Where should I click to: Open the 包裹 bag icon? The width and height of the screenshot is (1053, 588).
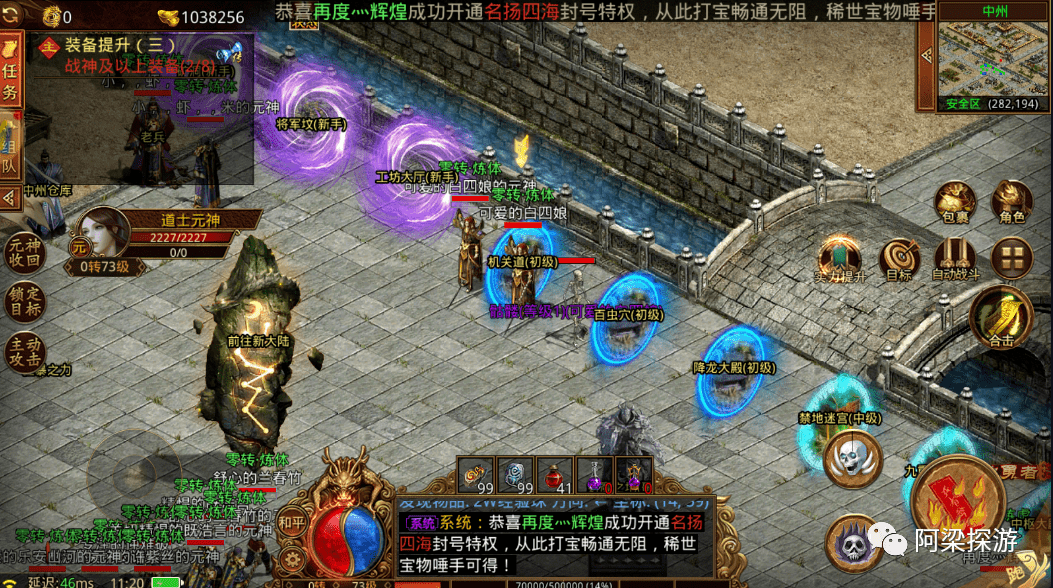coord(955,203)
